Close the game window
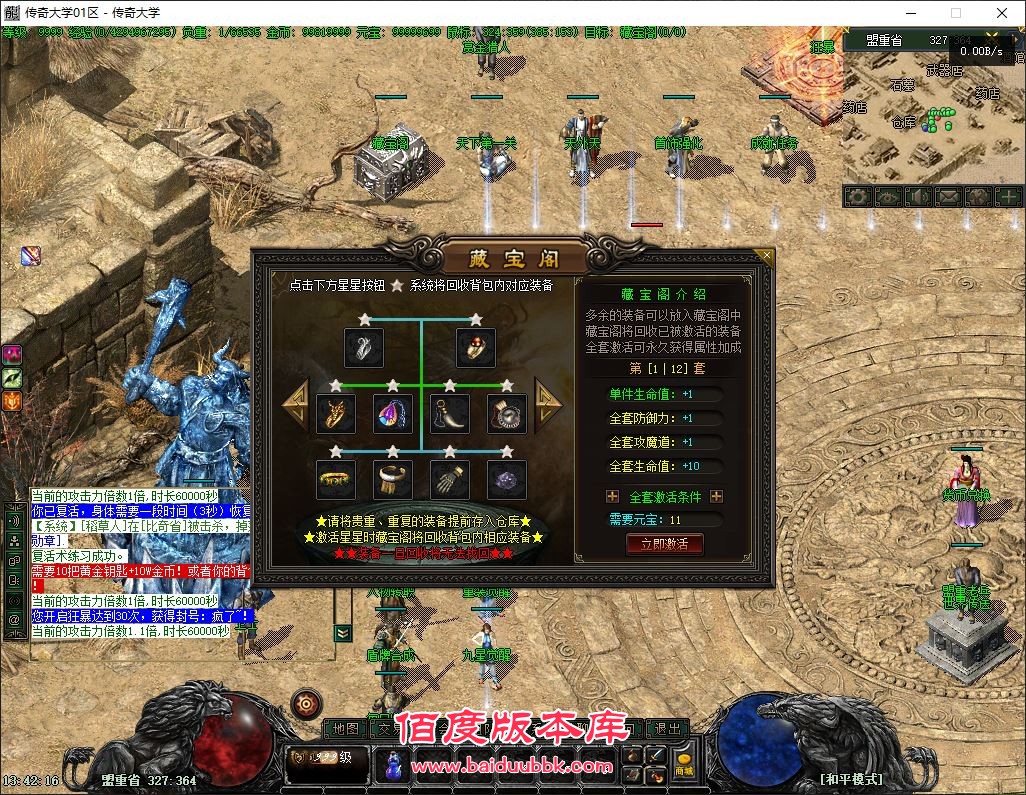 [1002, 13]
